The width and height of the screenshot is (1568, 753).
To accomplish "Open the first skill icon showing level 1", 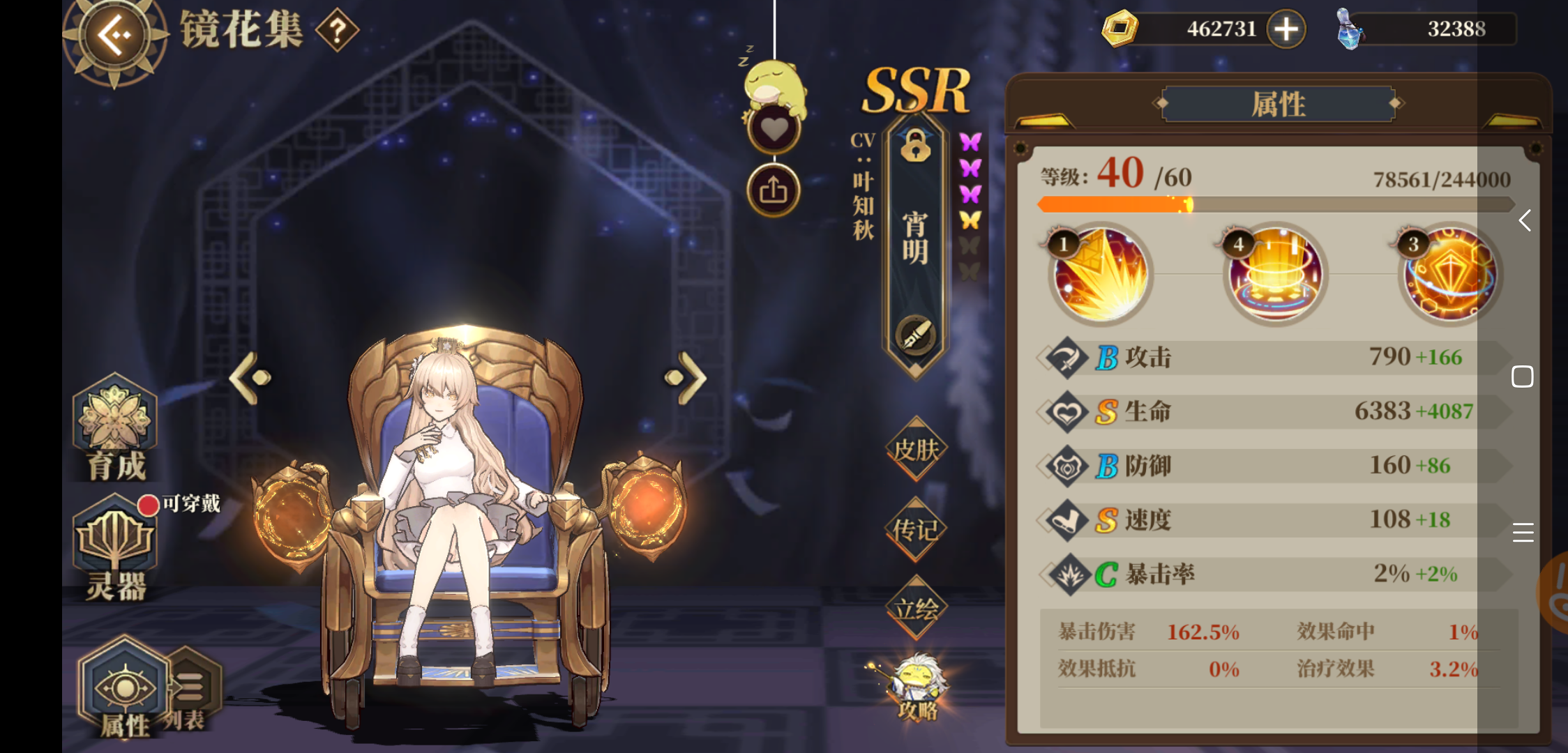I will pyautogui.click(x=1100, y=275).
